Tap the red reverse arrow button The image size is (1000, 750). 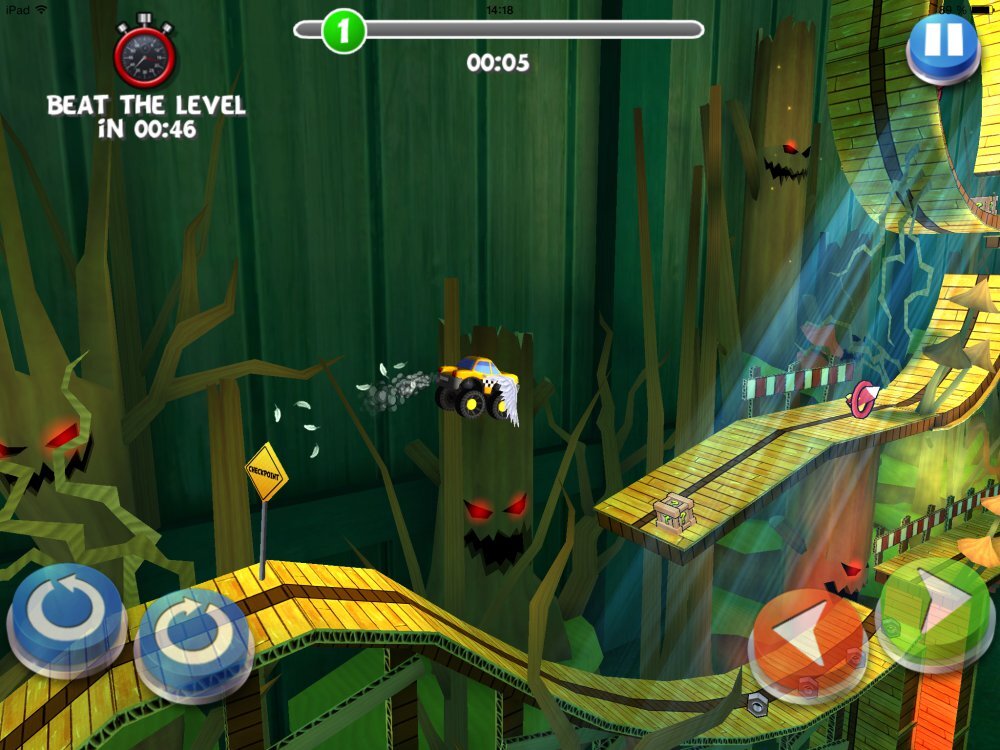pyautogui.click(x=808, y=630)
